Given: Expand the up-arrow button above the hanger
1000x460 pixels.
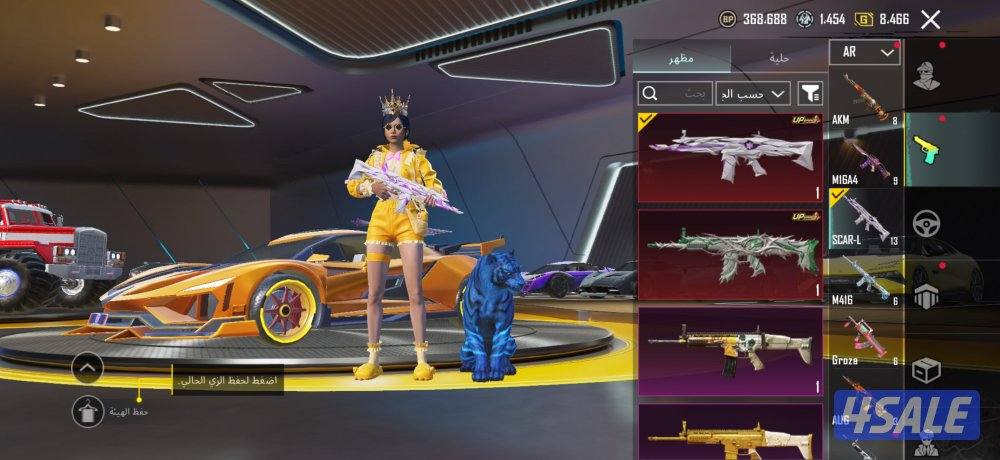Looking at the screenshot, I should pos(88,368).
